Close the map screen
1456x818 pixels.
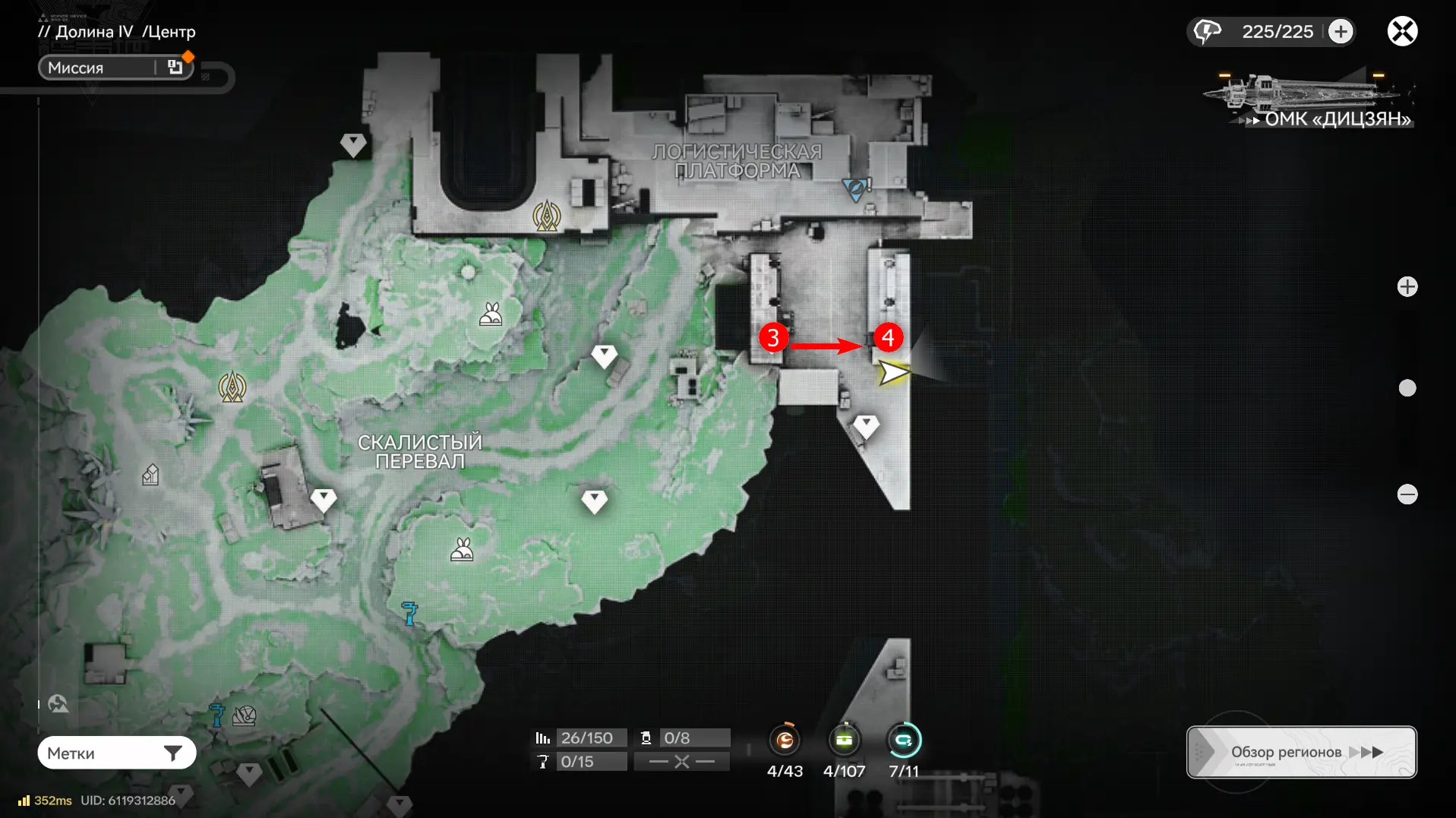[1402, 31]
